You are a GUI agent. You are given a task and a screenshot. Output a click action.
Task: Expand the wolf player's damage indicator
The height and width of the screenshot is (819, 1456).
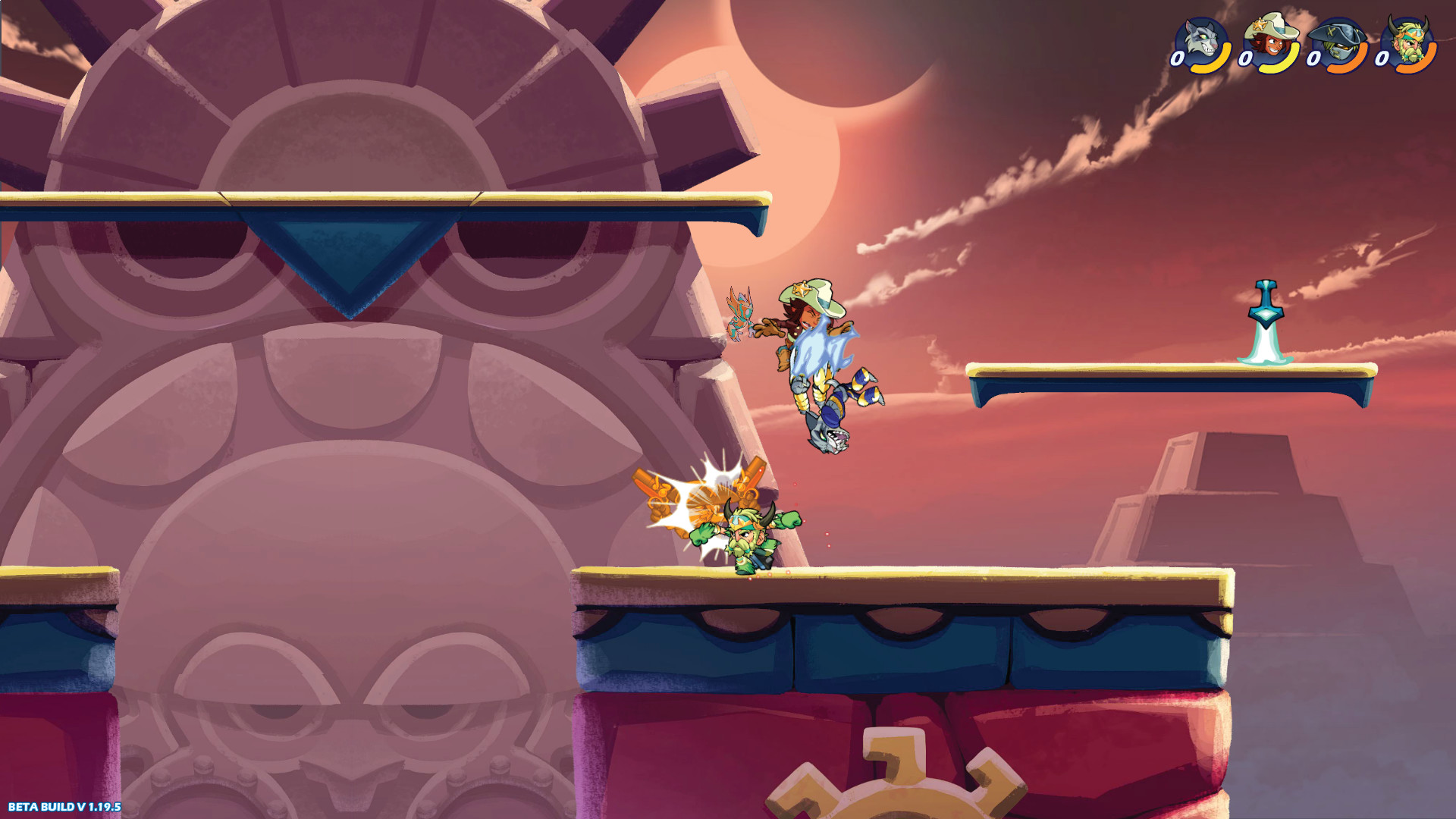(x=1178, y=58)
